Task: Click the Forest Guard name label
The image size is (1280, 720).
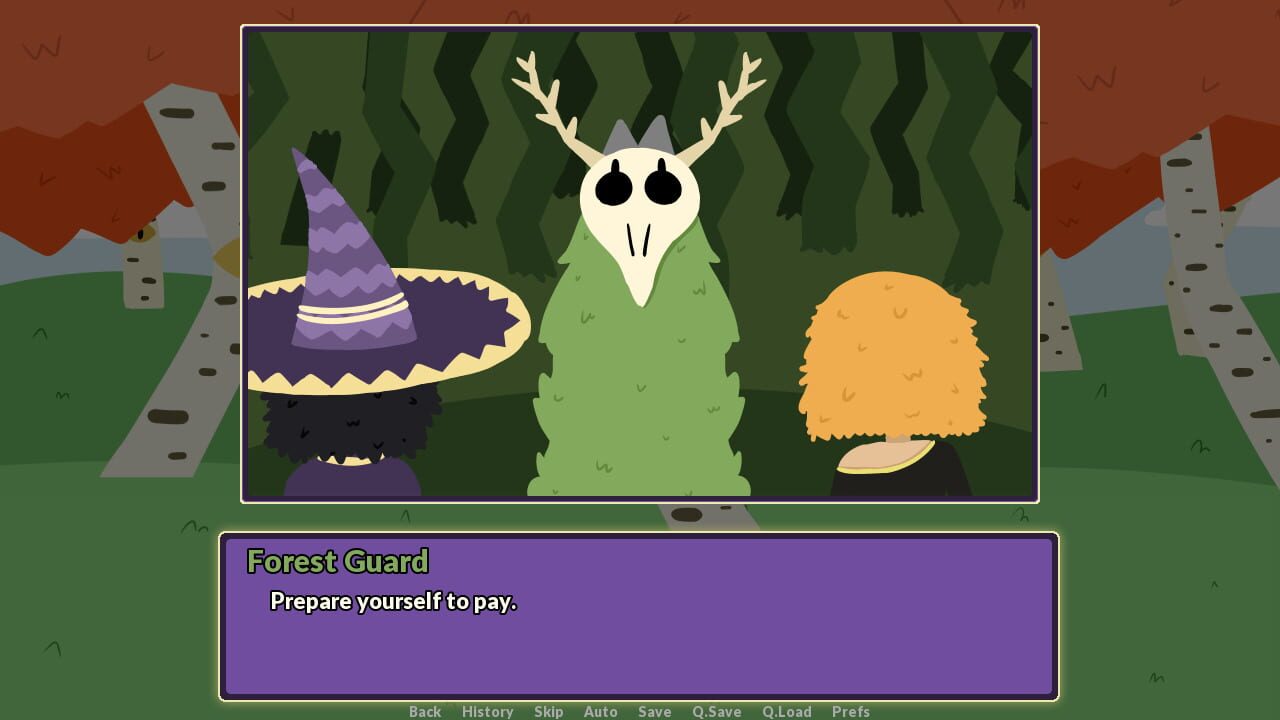Action: [x=337, y=562]
